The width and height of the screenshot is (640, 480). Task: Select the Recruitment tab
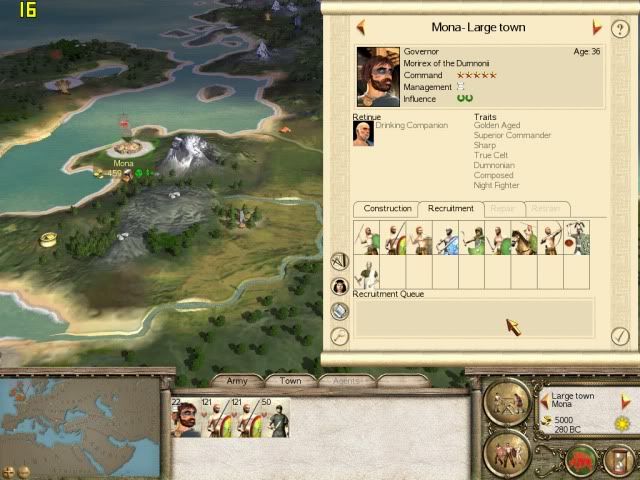[450, 208]
